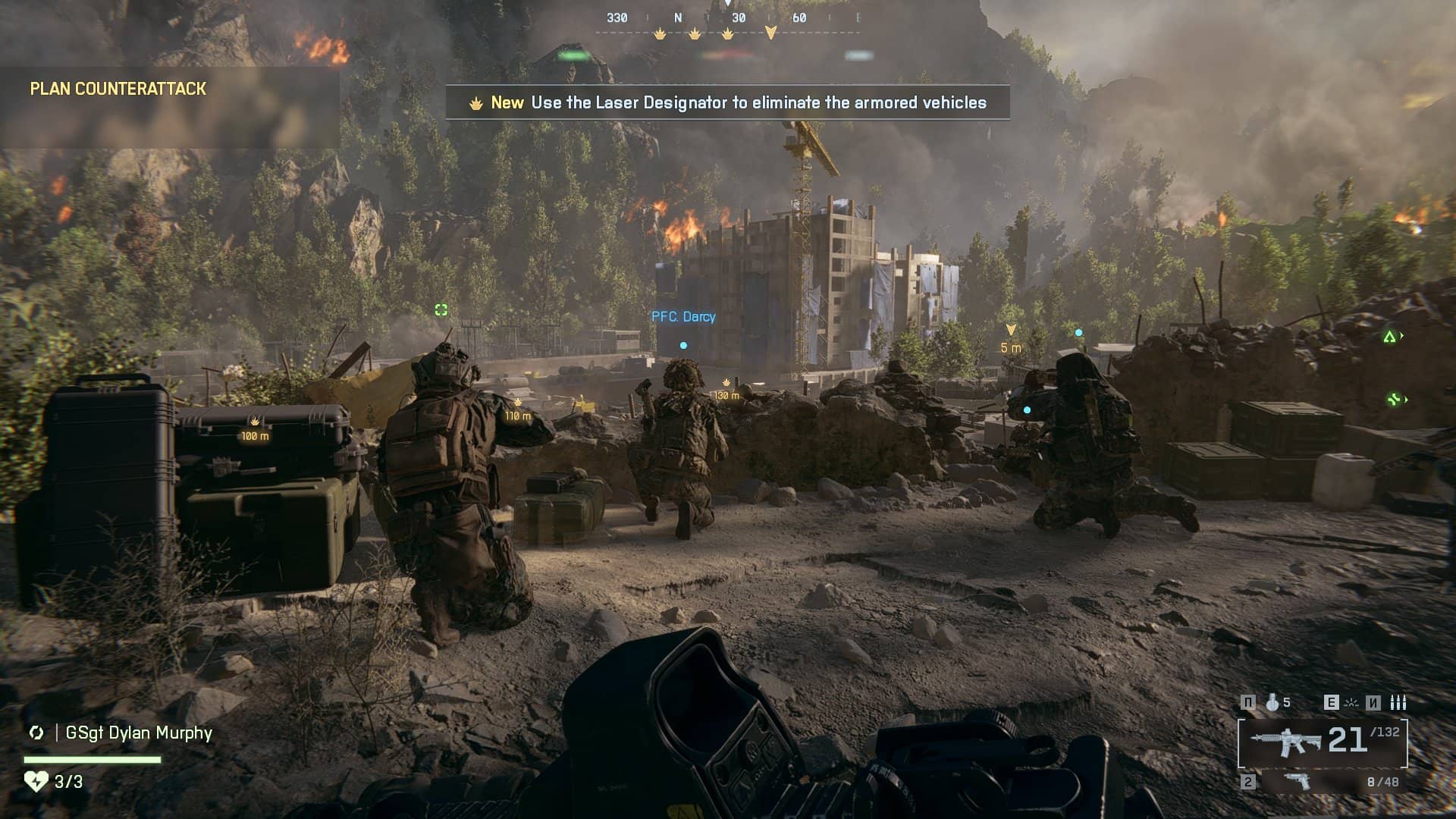Select the GSgt Dylan Murphy name tag

pyautogui.click(x=139, y=733)
